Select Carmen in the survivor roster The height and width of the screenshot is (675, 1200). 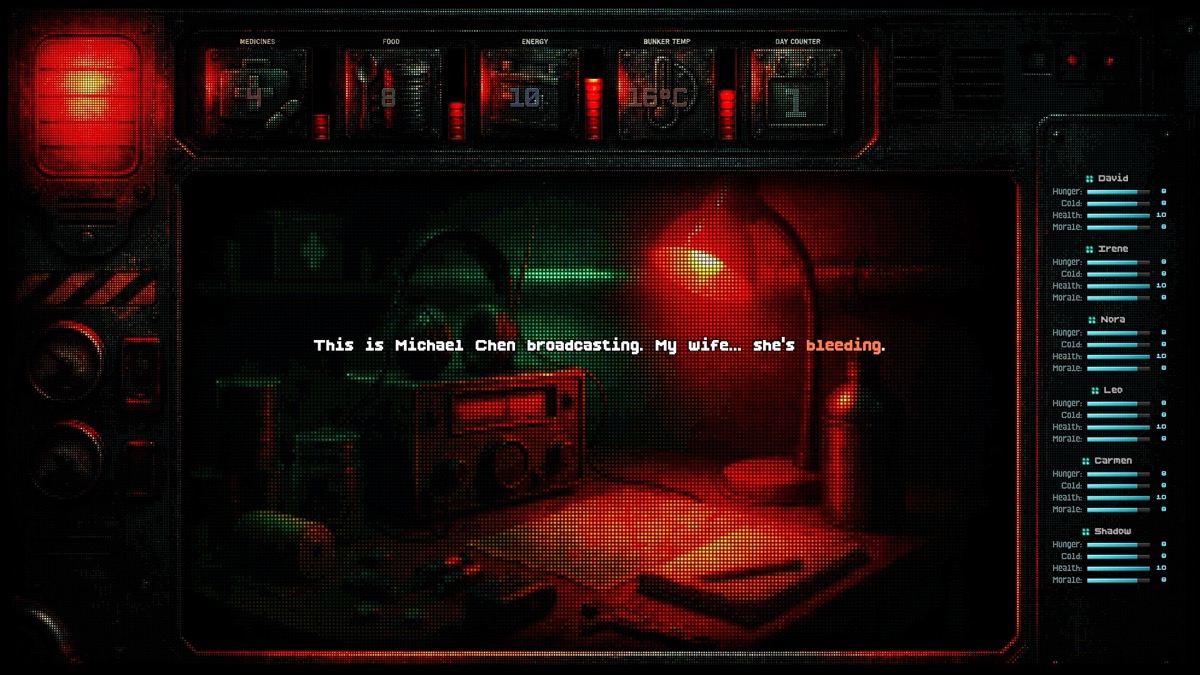point(1112,461)
